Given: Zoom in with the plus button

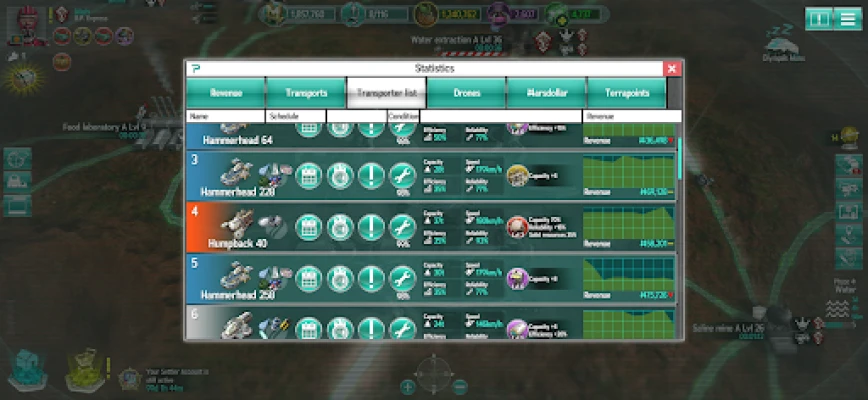Looking at the screenshot, I should [408, 386].
